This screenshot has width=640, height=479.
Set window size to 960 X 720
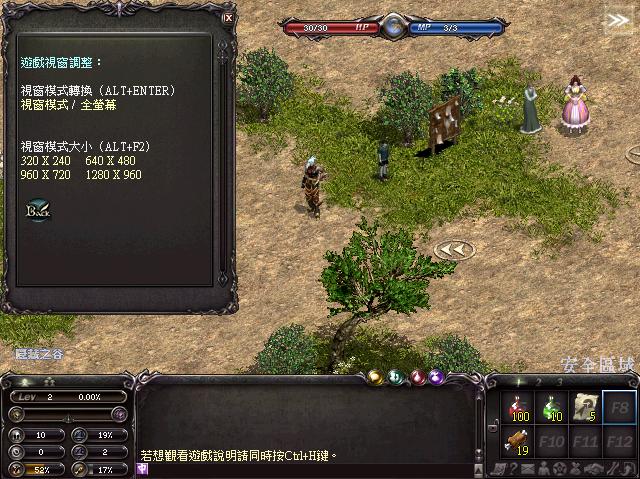[x=46, y=175]
